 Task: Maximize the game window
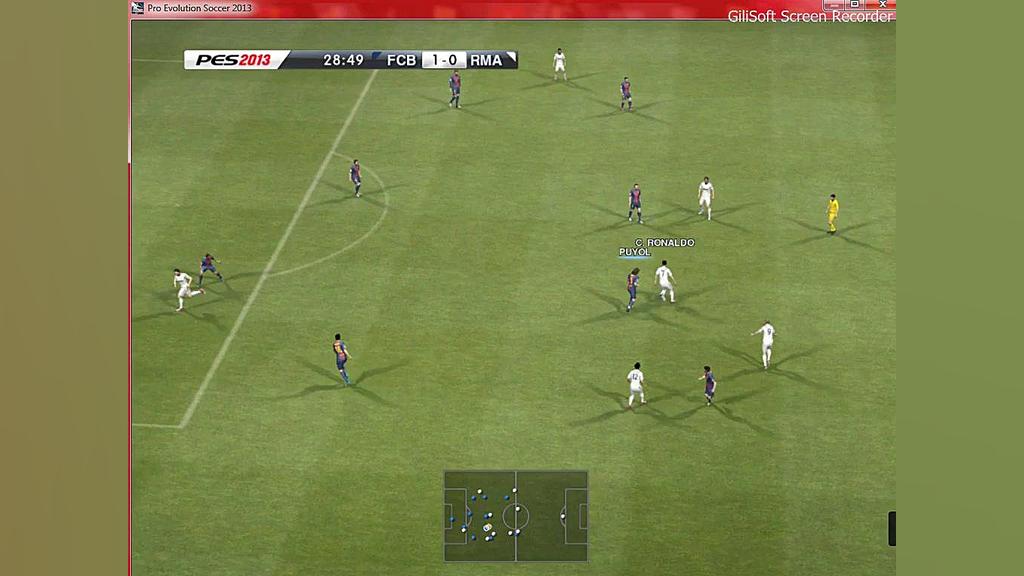(x=855, y=5)
